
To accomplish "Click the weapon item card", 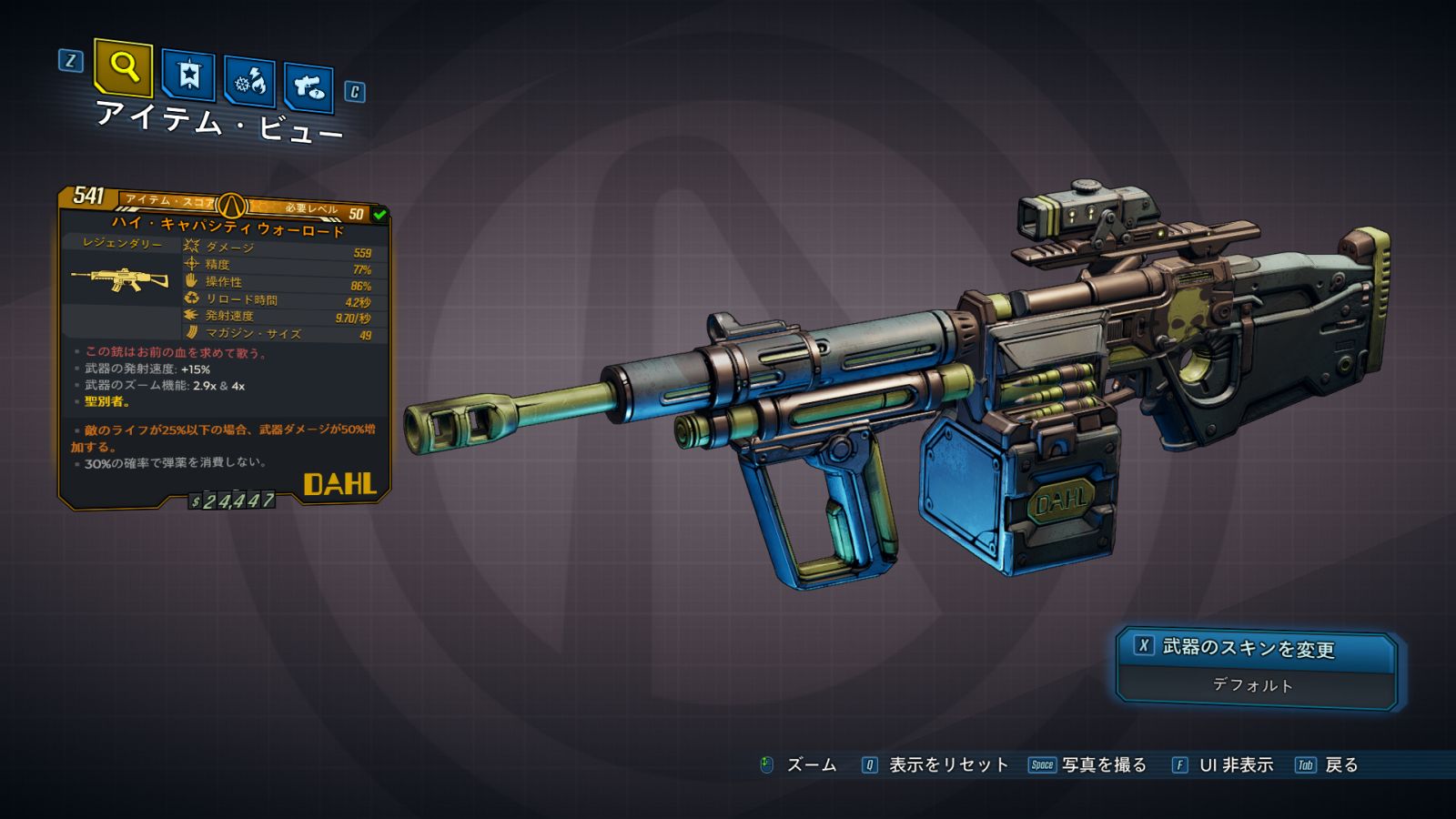I will [224, 348].
